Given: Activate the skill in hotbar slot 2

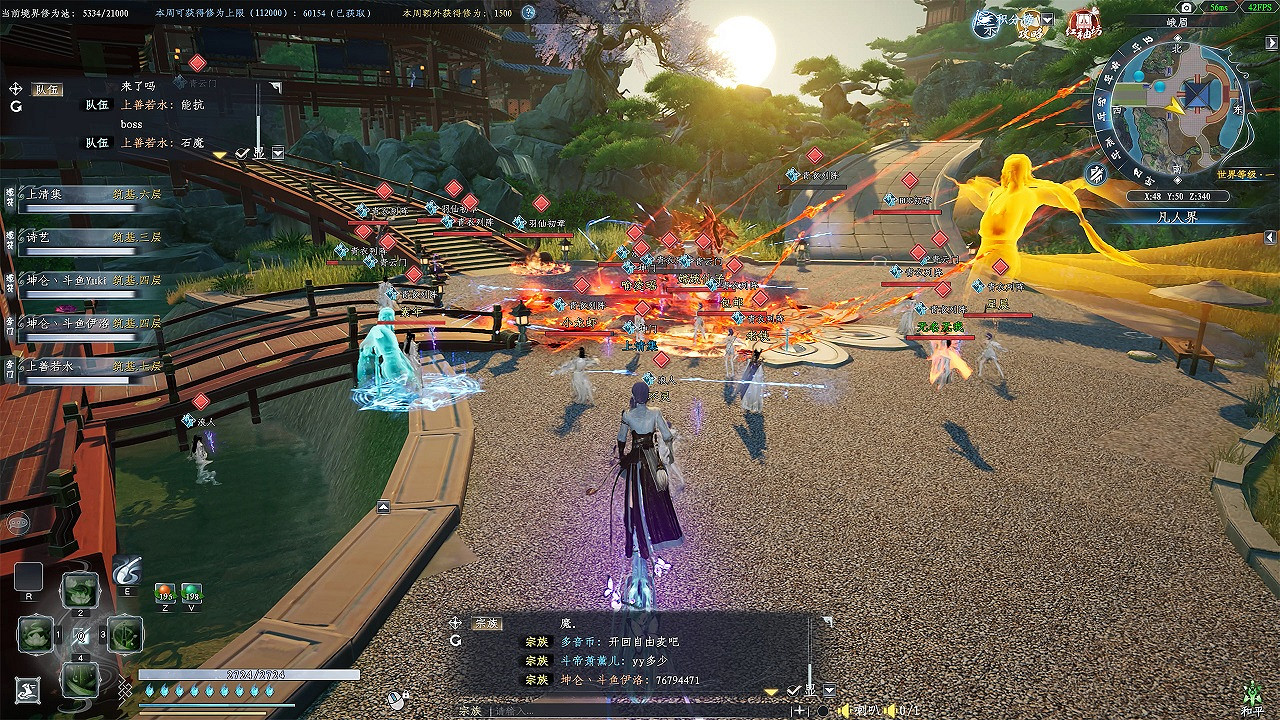Looking at the screenshot, I should tap(80, 592).
